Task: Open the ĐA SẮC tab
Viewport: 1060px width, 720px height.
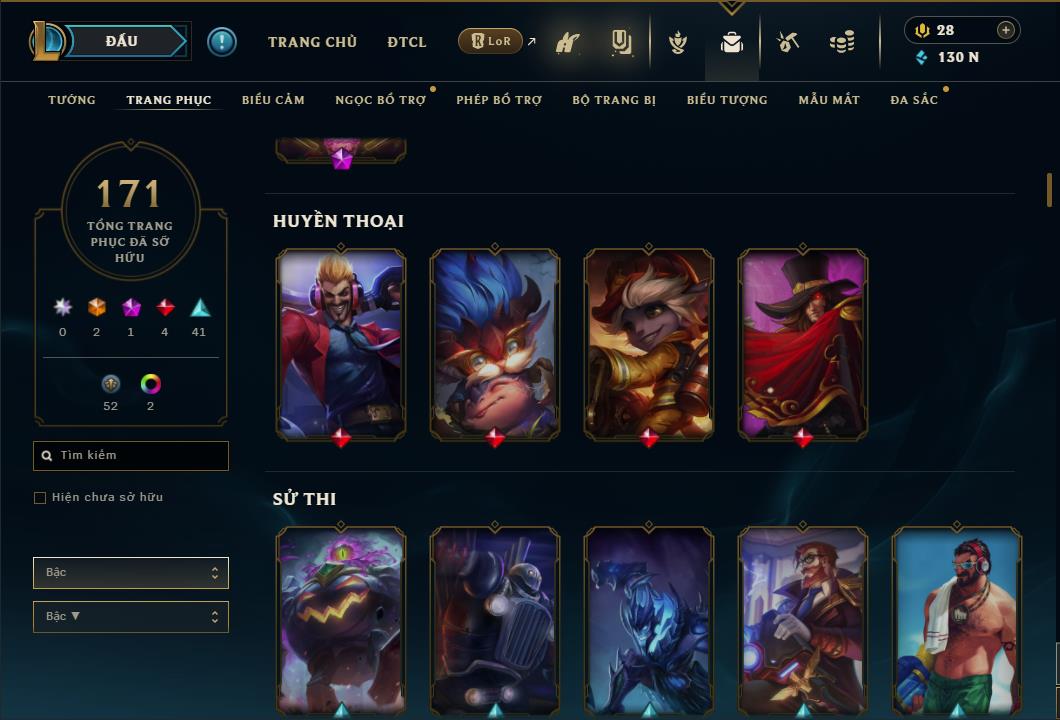Action: [914, 100]
